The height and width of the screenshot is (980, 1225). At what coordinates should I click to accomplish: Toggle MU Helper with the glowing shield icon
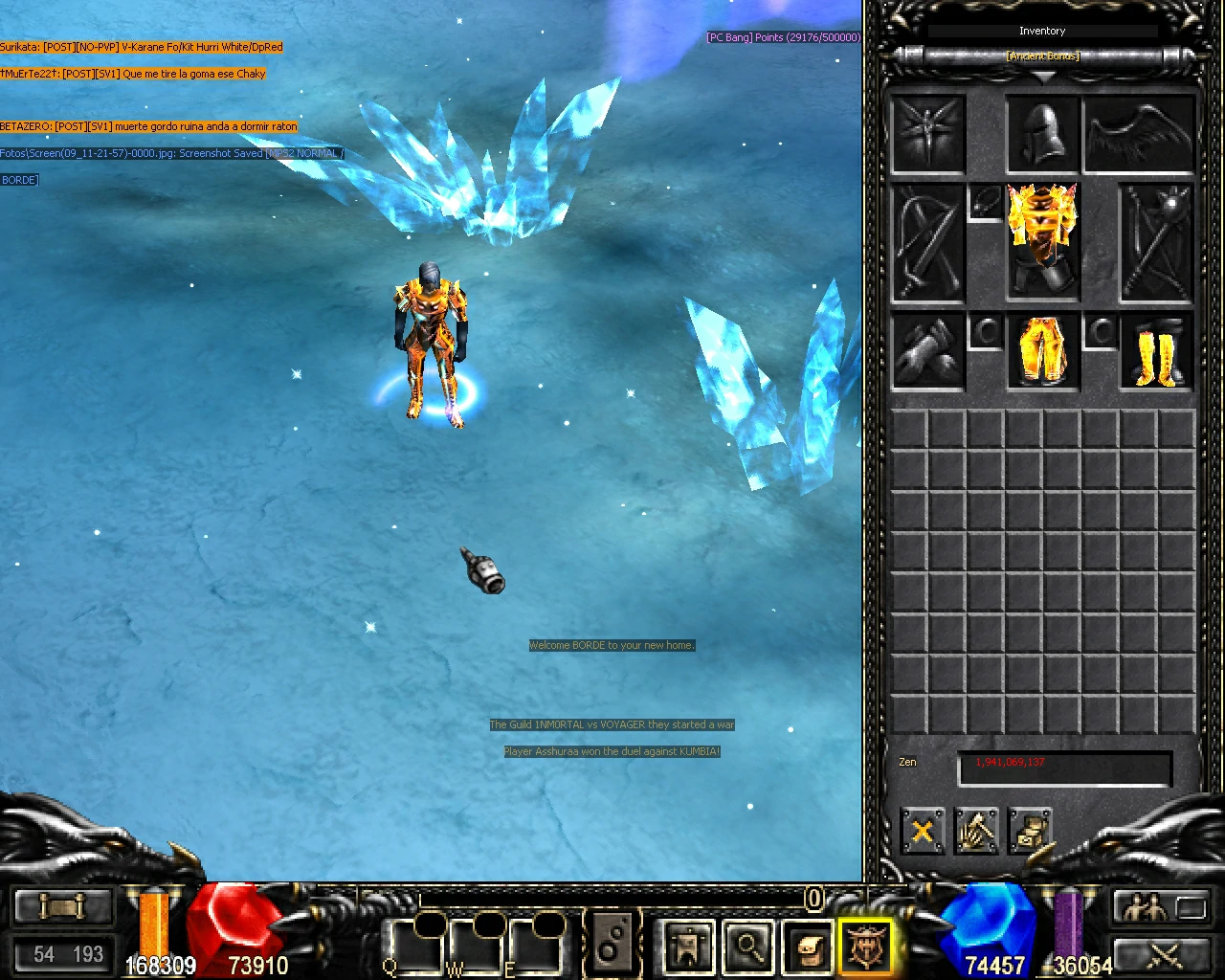pos(865,946)
